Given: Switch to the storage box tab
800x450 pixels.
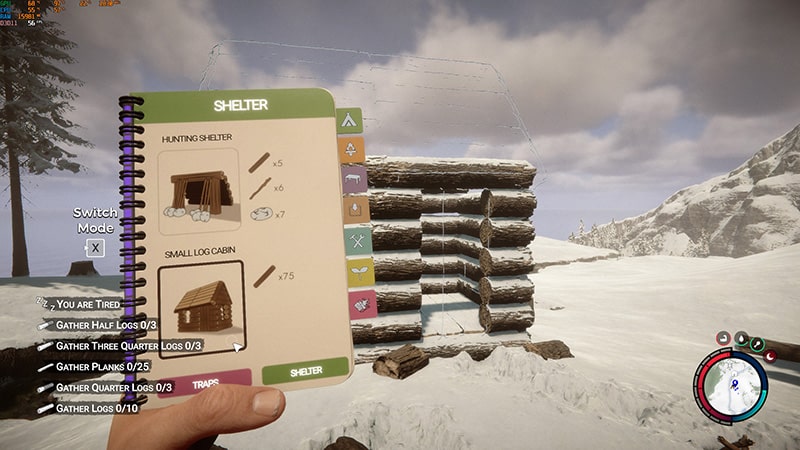Looking at the screenshot, I should [x=357, y=209].
